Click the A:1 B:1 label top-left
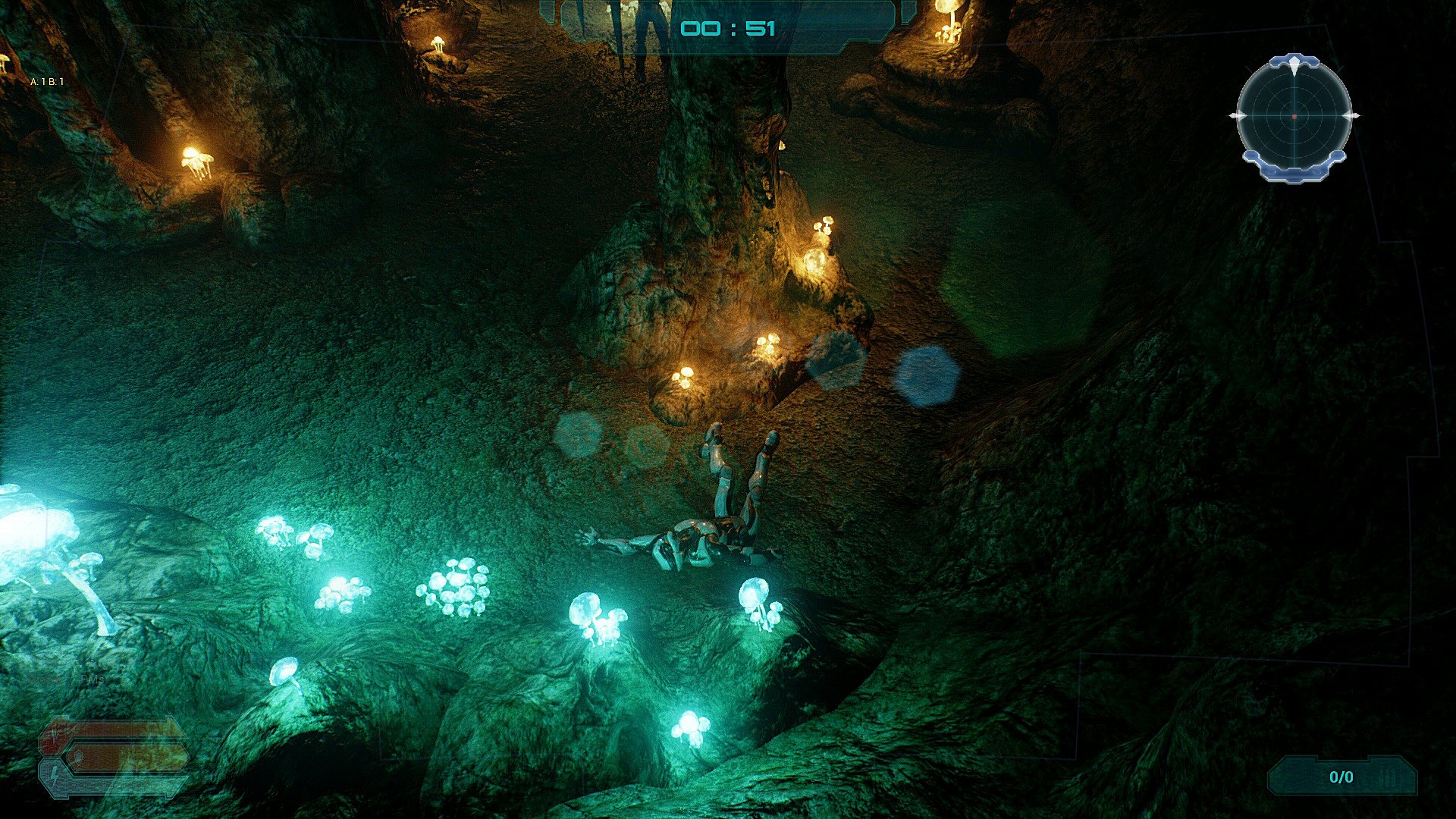The width and height of the screenshot is (1456, 819). coord(47,82)
